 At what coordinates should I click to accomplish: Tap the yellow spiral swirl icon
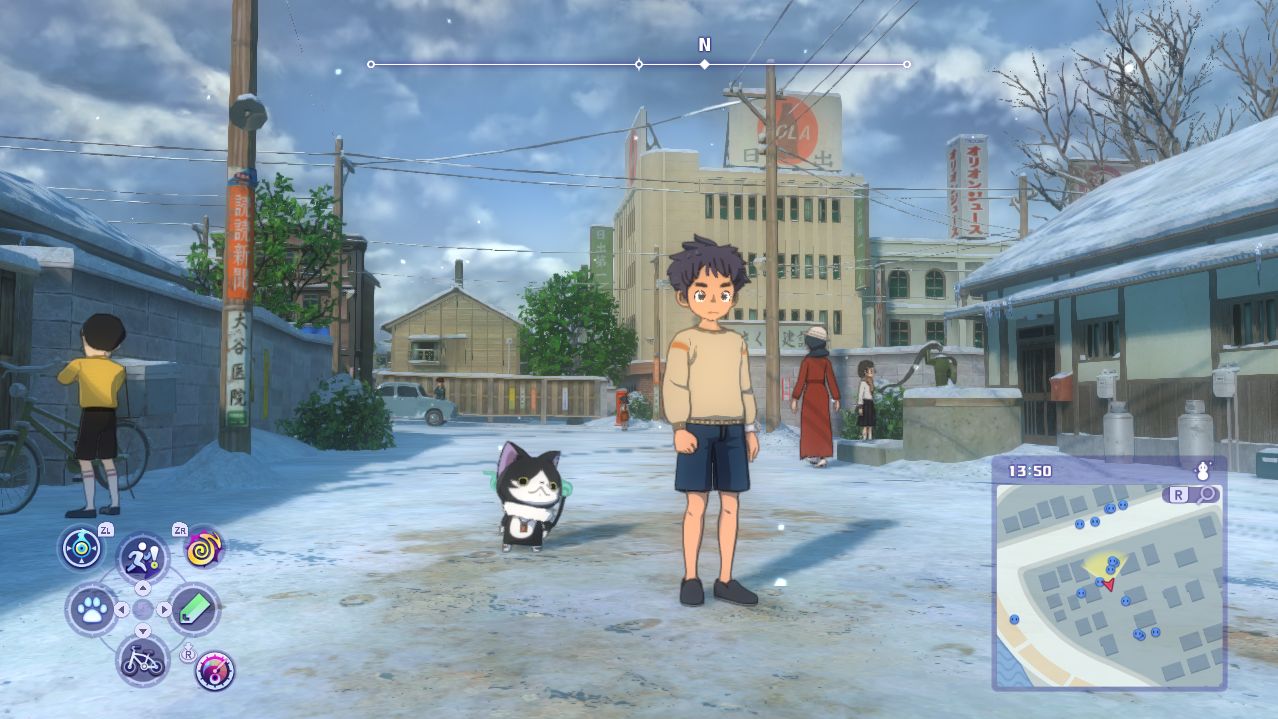coord(204,548)
